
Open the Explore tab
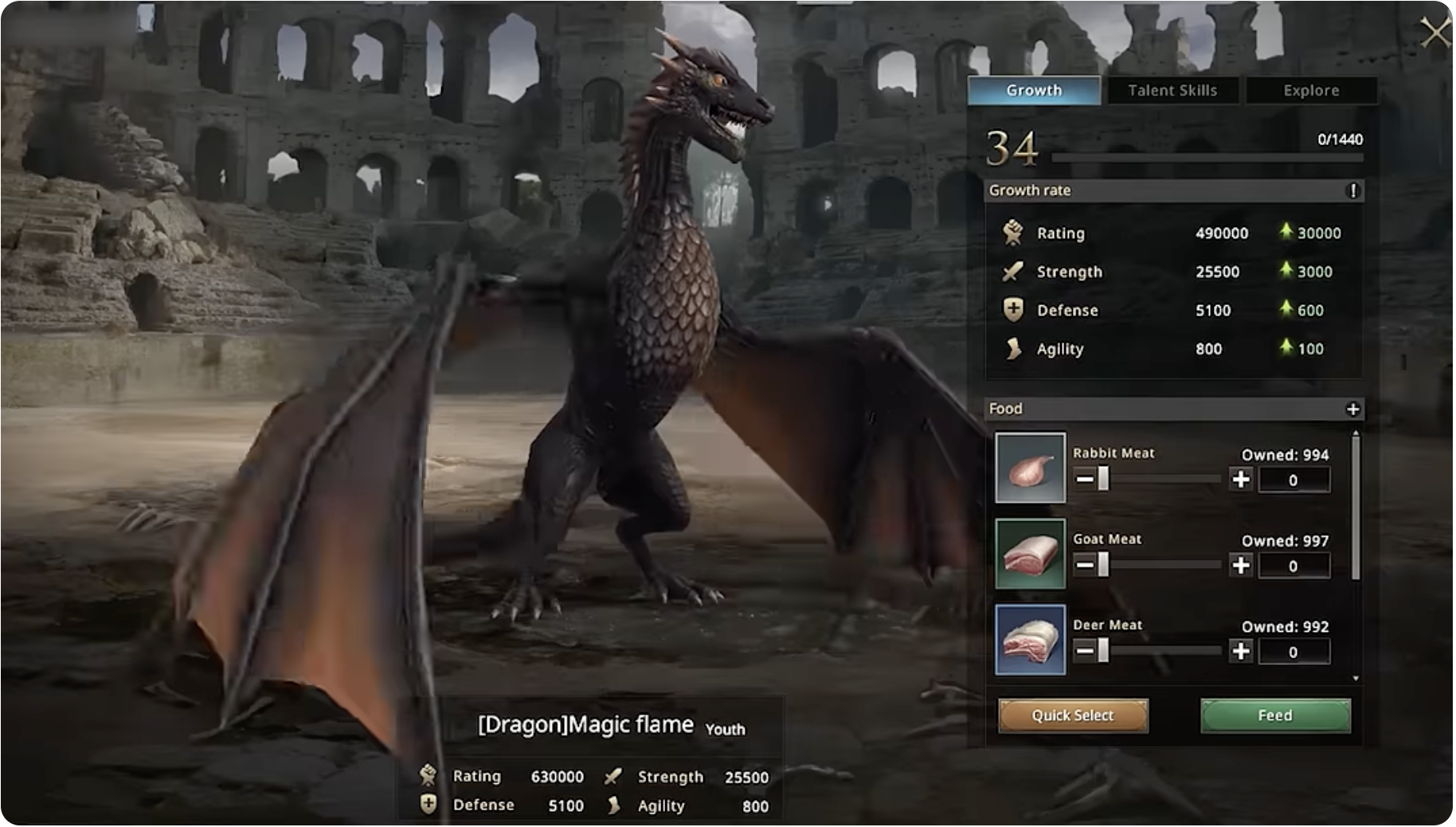pyautogui.click(x=1310, y=90)
